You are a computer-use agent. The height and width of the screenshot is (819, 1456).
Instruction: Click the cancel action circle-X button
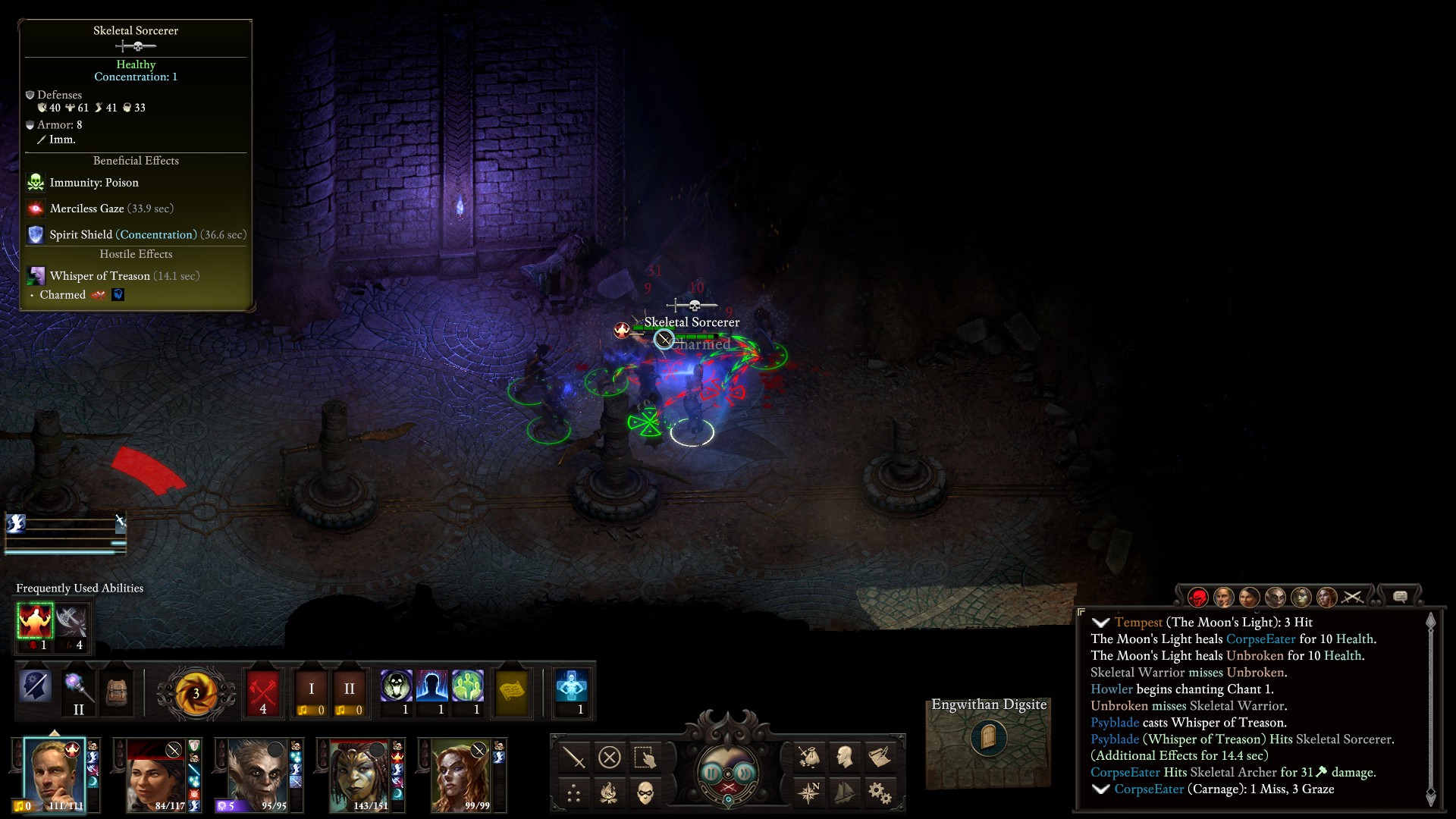[609, 757]
